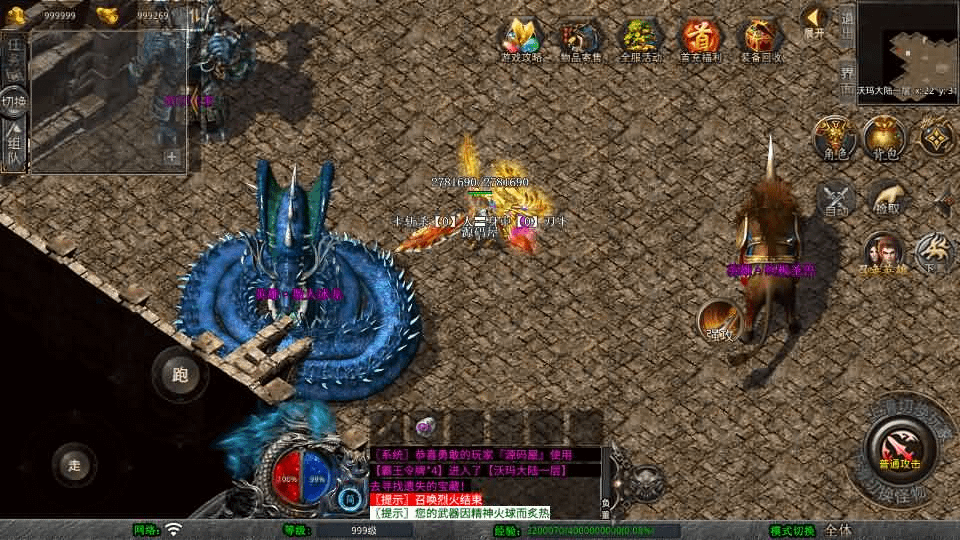Tap the 捡取 pickup hand button
Screen dimensions: 960x540
click(887, 199)
